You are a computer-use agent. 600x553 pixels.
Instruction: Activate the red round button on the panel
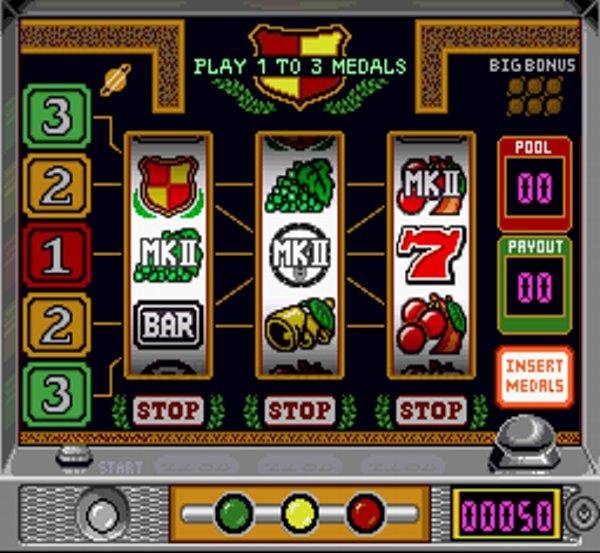pos(365,513)
